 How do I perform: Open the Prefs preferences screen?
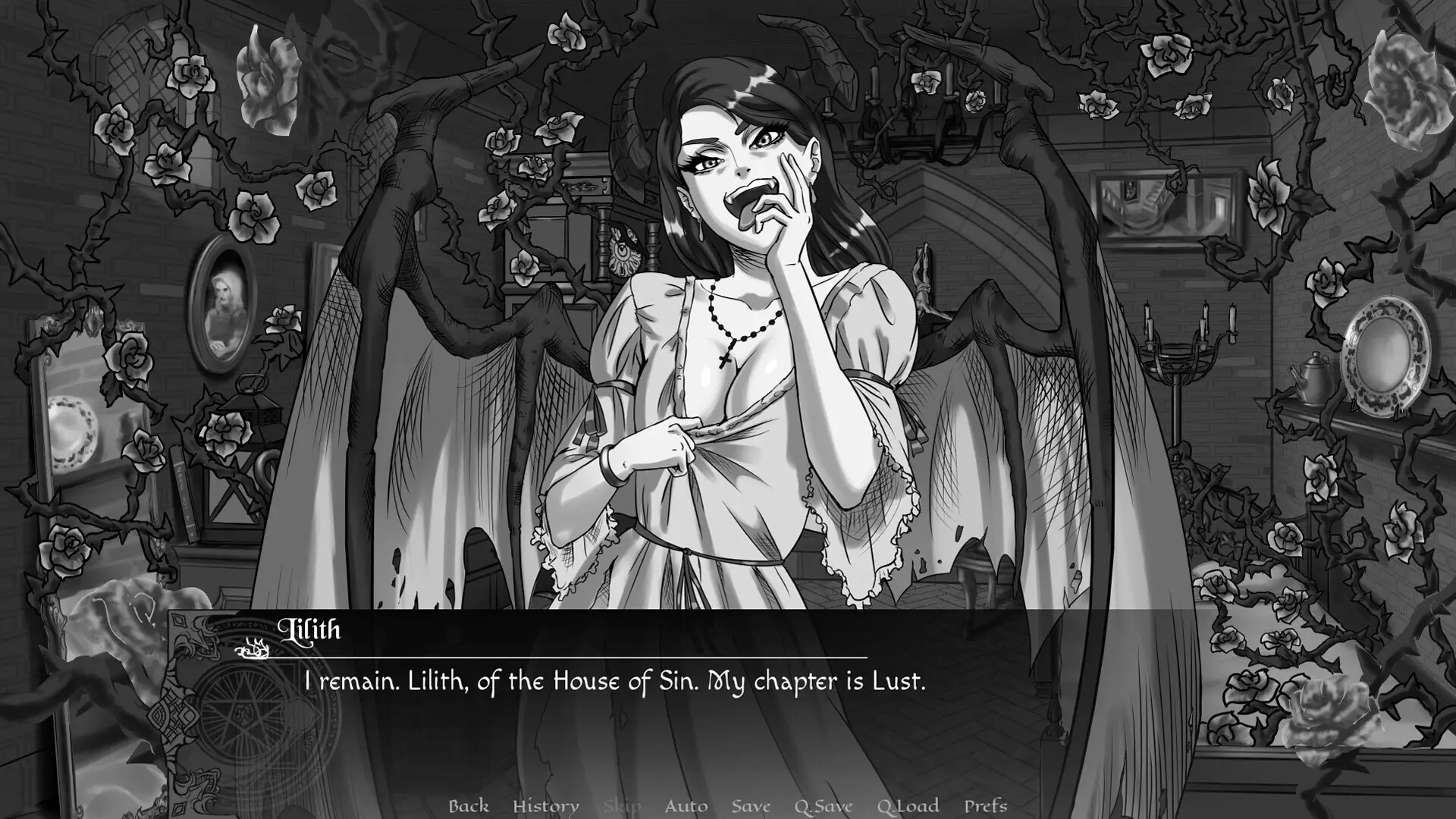(986, 806)
